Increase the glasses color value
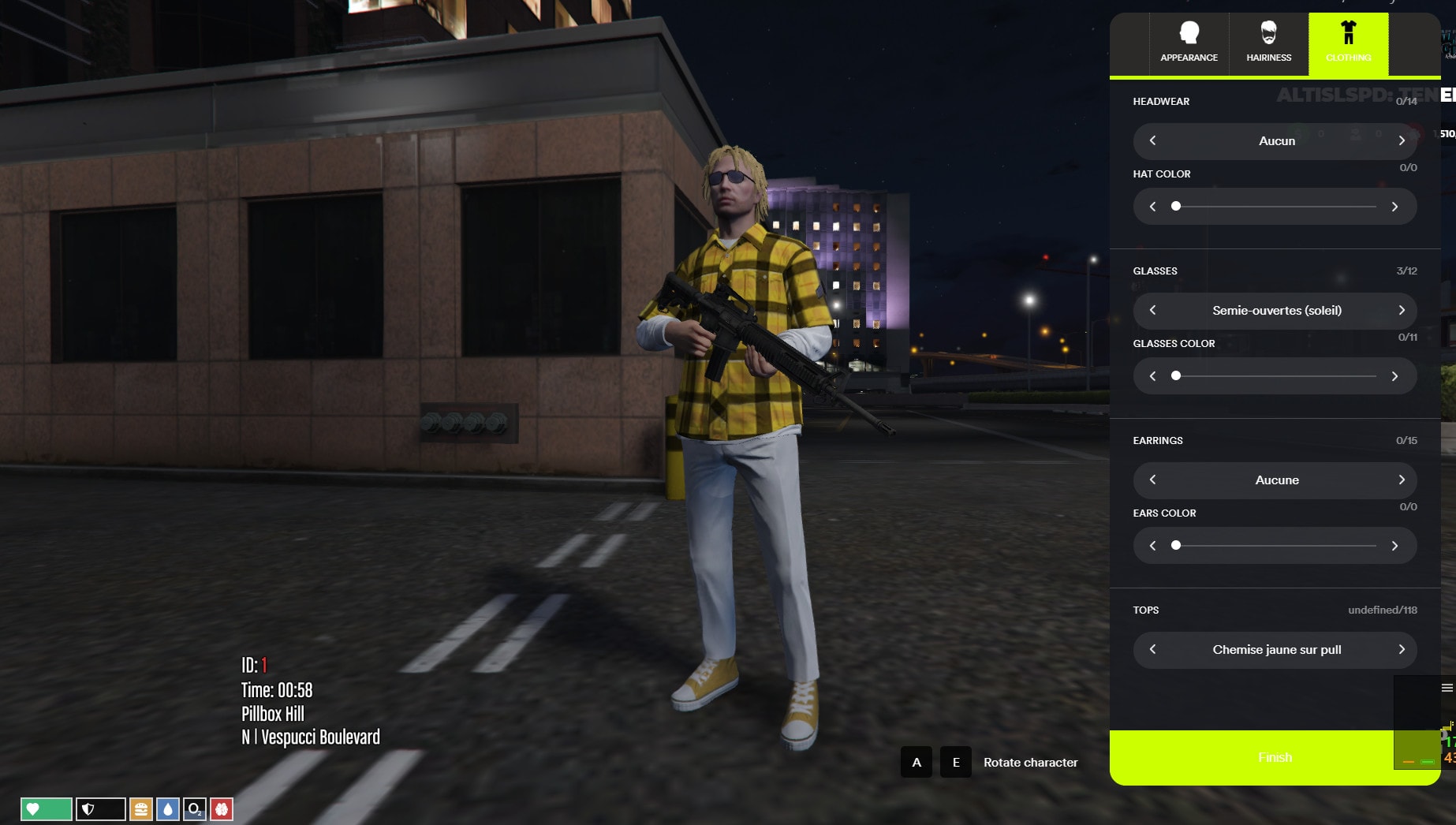1456x825 pixels. point(1394,376)
